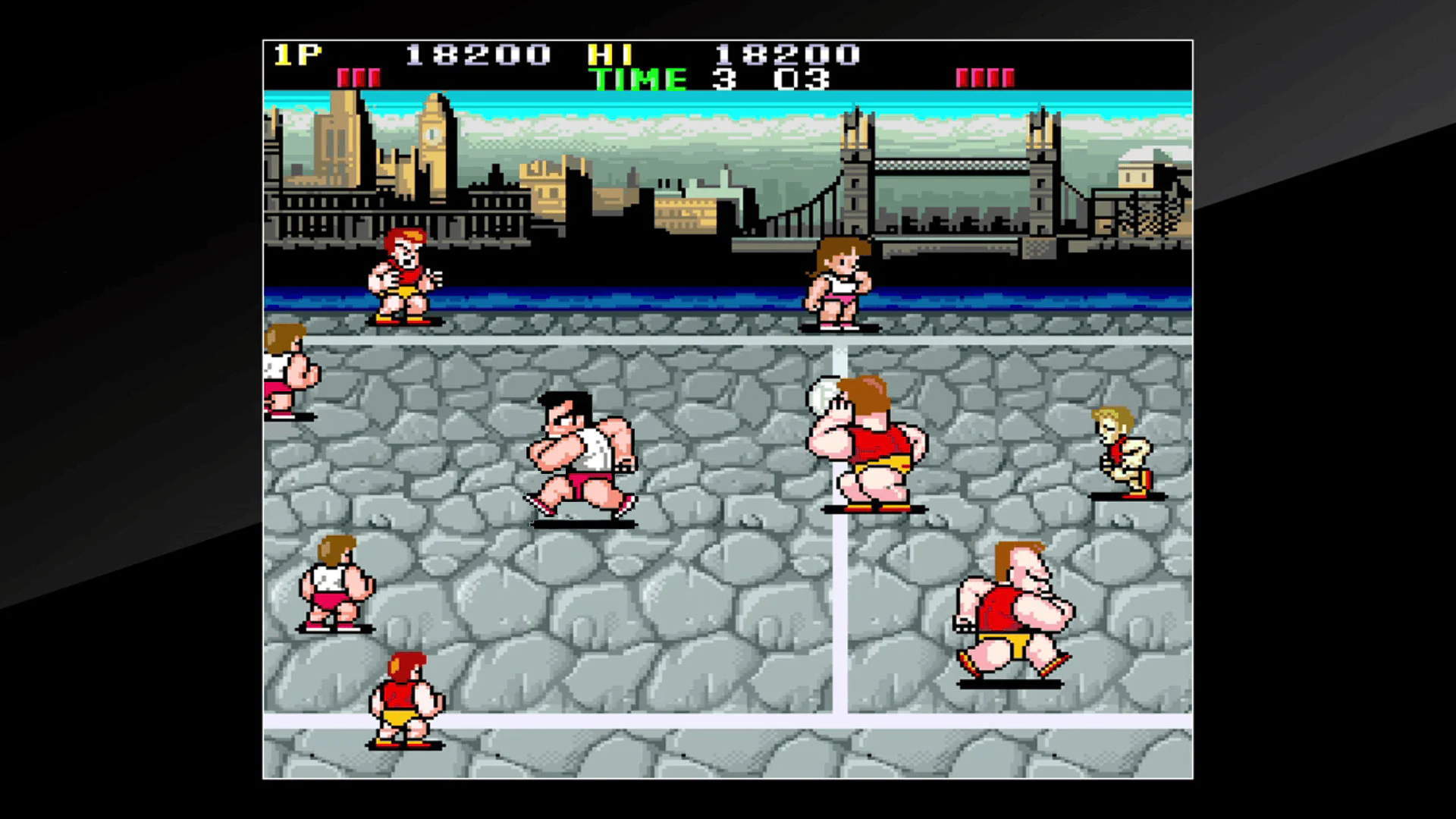Click the opponent health bar on the right
Screen dimensions: 1456x819
986,76
